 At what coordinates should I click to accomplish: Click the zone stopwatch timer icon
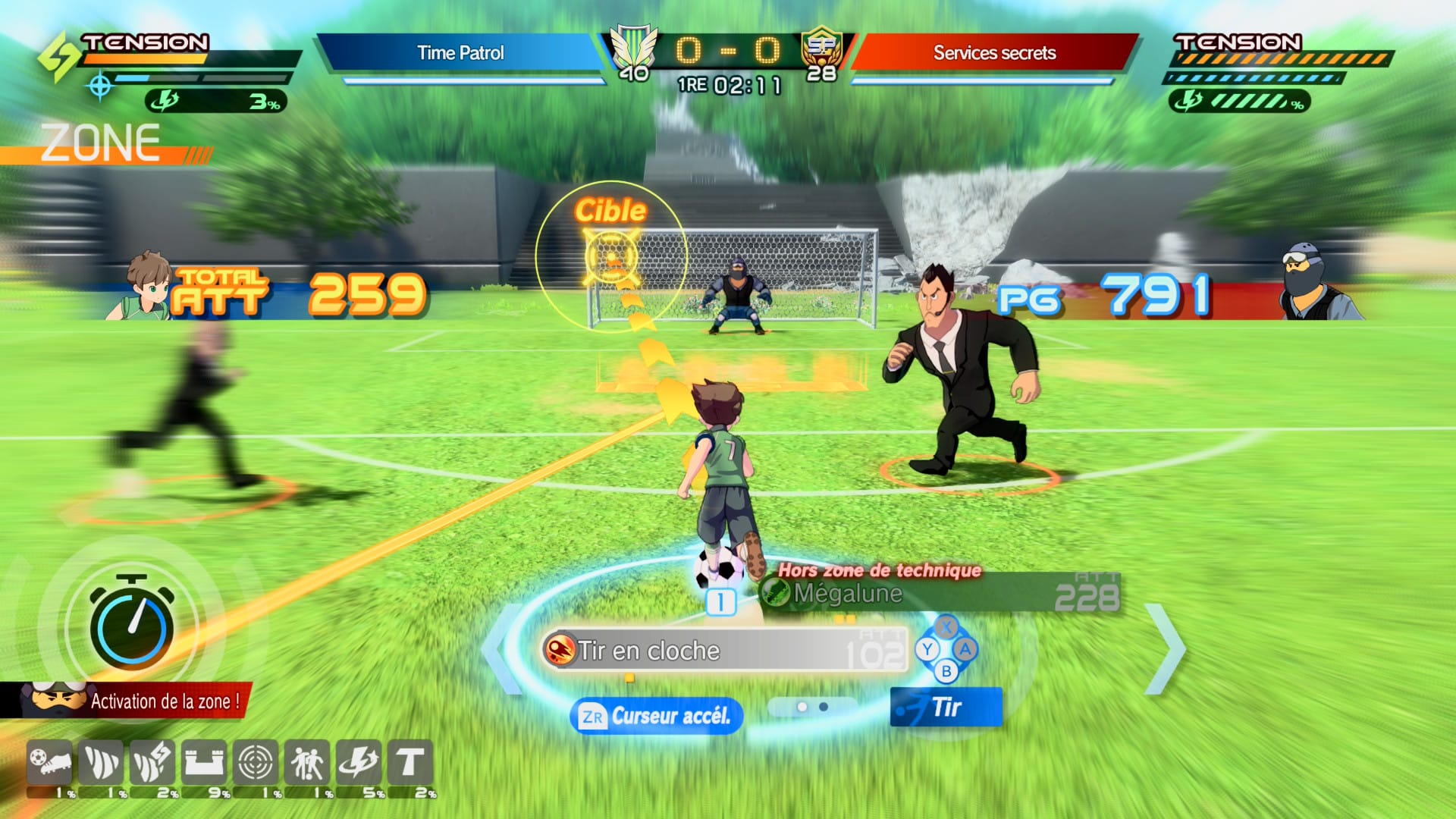click(132, 624)
